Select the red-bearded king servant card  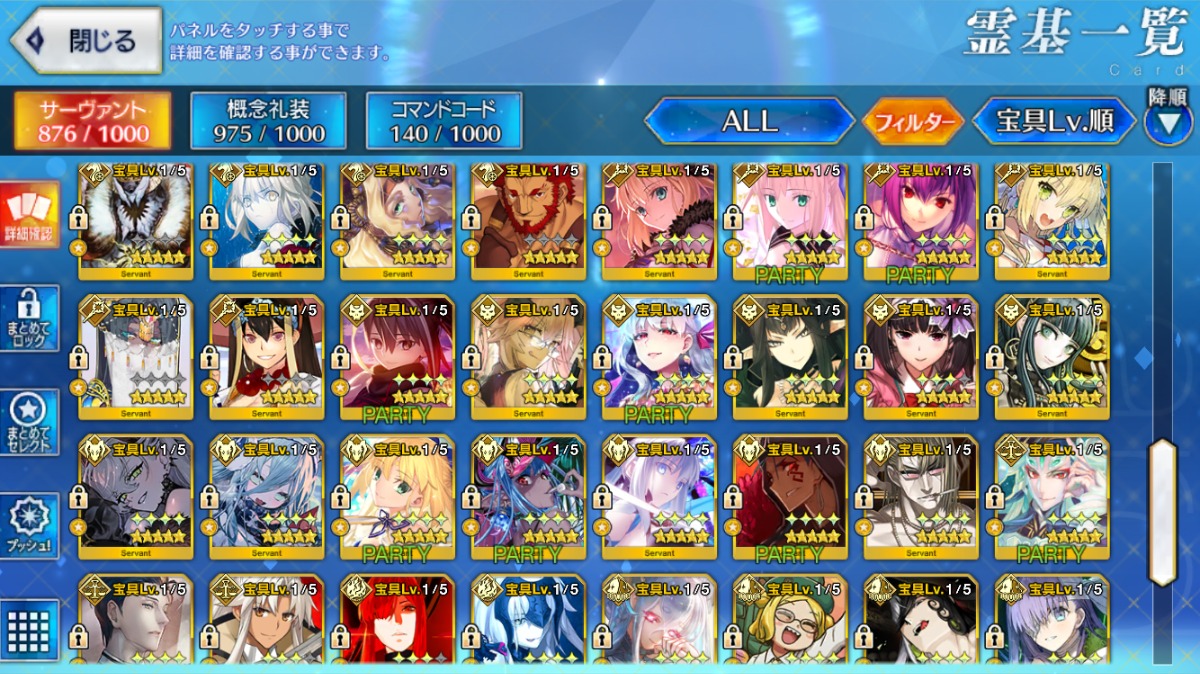point(528,219)
